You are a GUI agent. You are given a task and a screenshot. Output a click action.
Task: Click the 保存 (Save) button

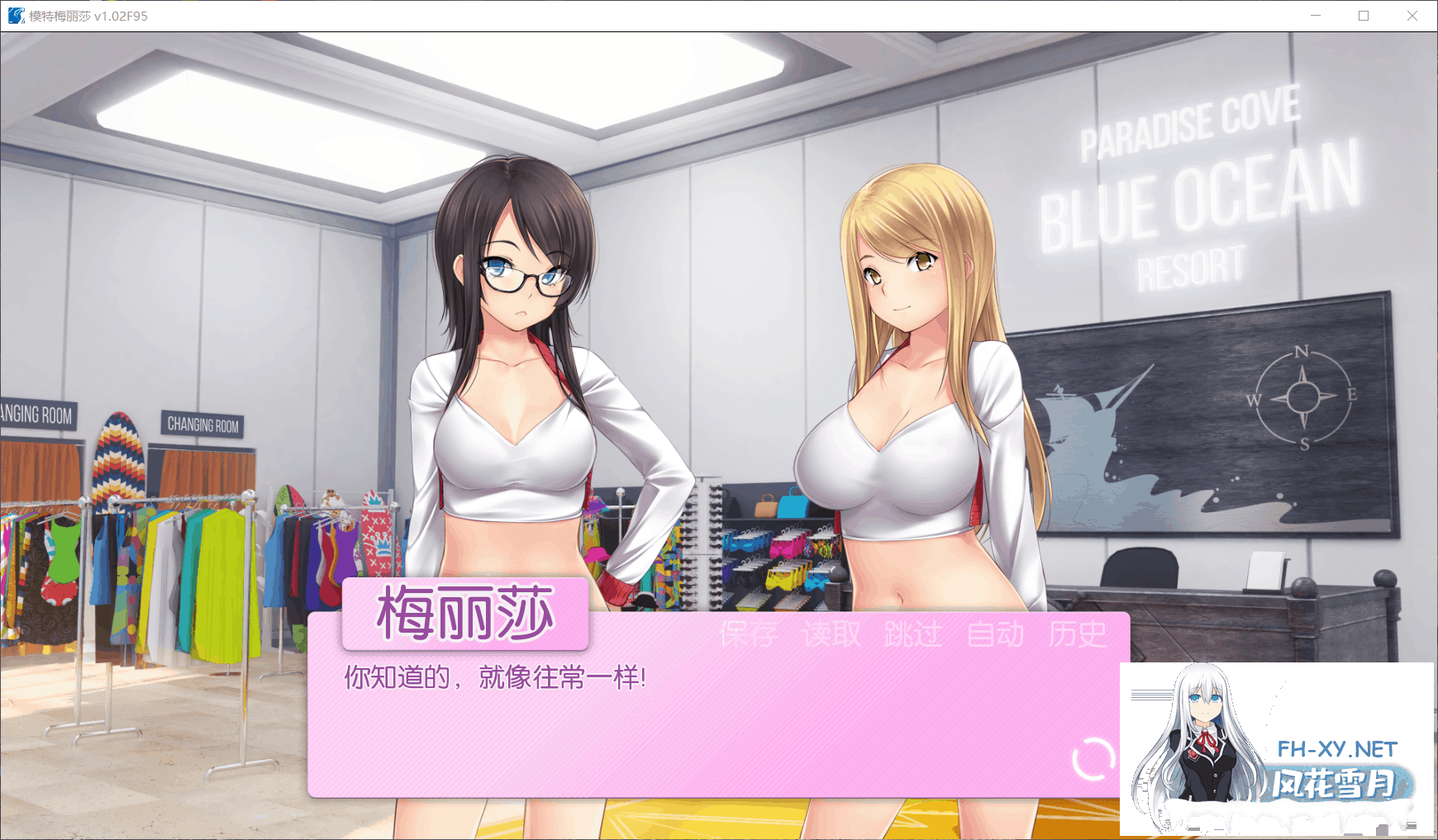[x=748, y=634]
